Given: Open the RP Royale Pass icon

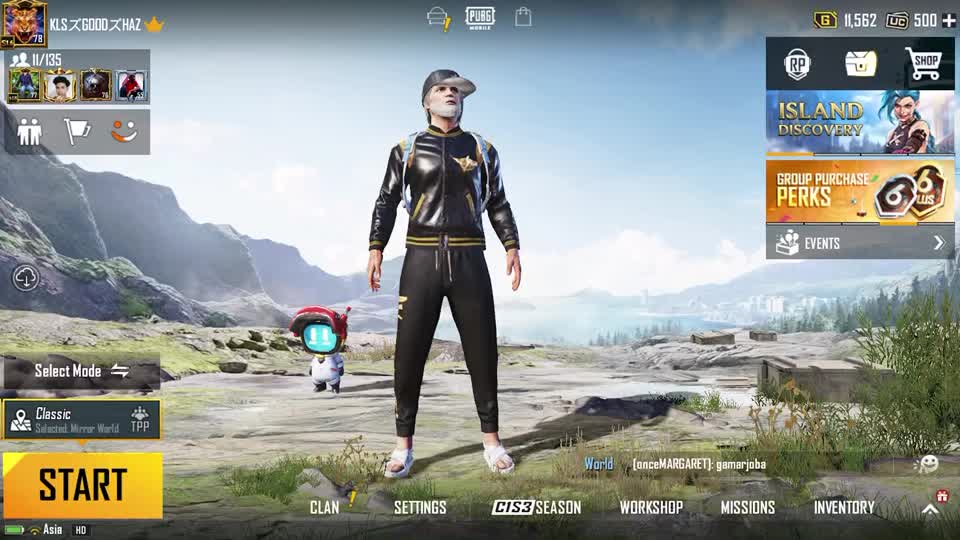Looking at the screenshot, I should (797, 65).
